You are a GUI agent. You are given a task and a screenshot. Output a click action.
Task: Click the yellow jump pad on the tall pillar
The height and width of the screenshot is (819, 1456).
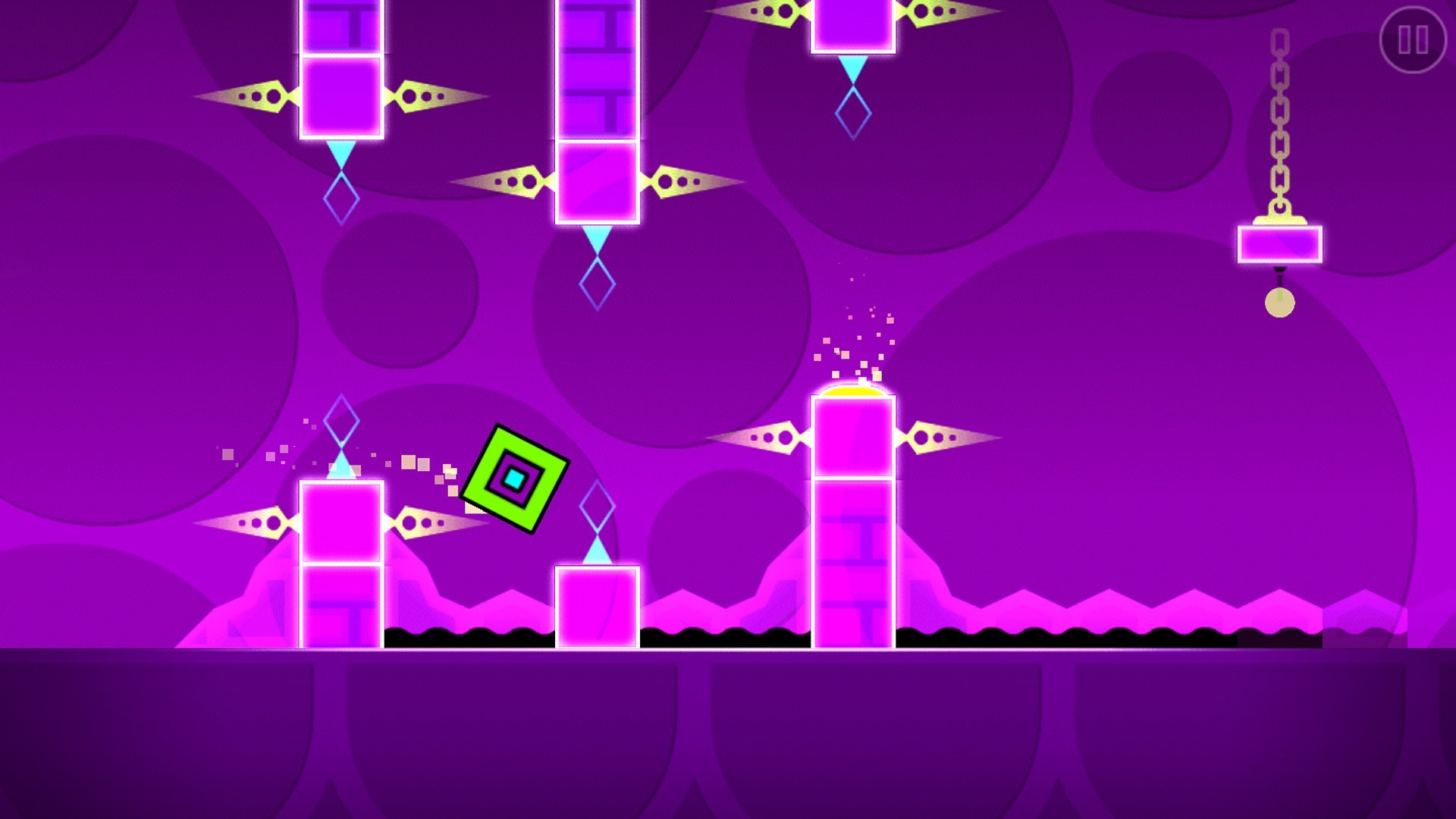pos(853,391)
